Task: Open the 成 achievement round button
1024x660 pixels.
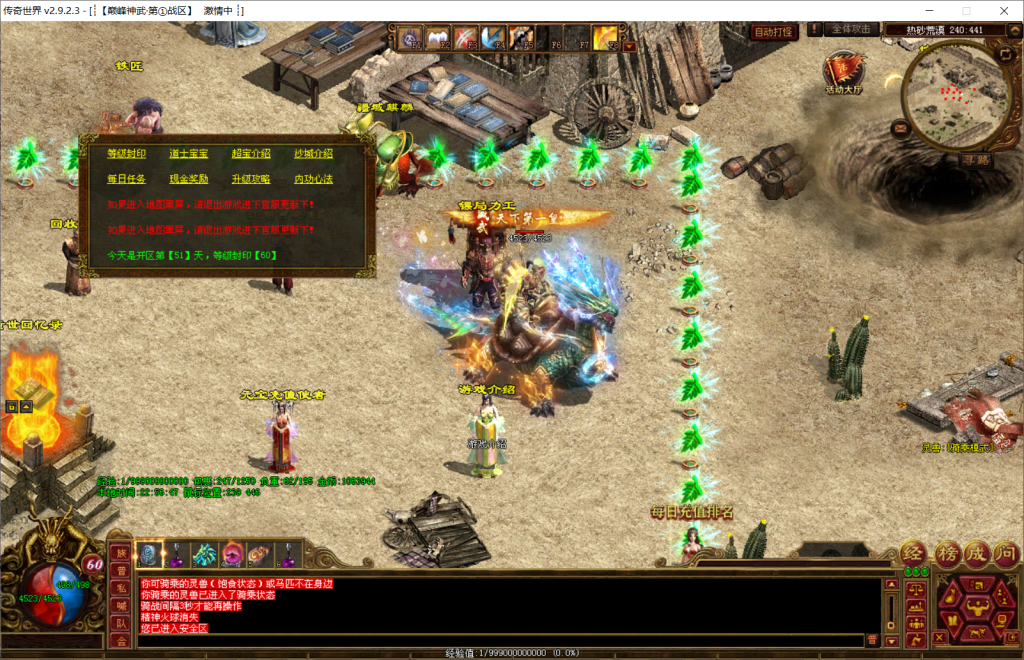Action: [976, 553]
